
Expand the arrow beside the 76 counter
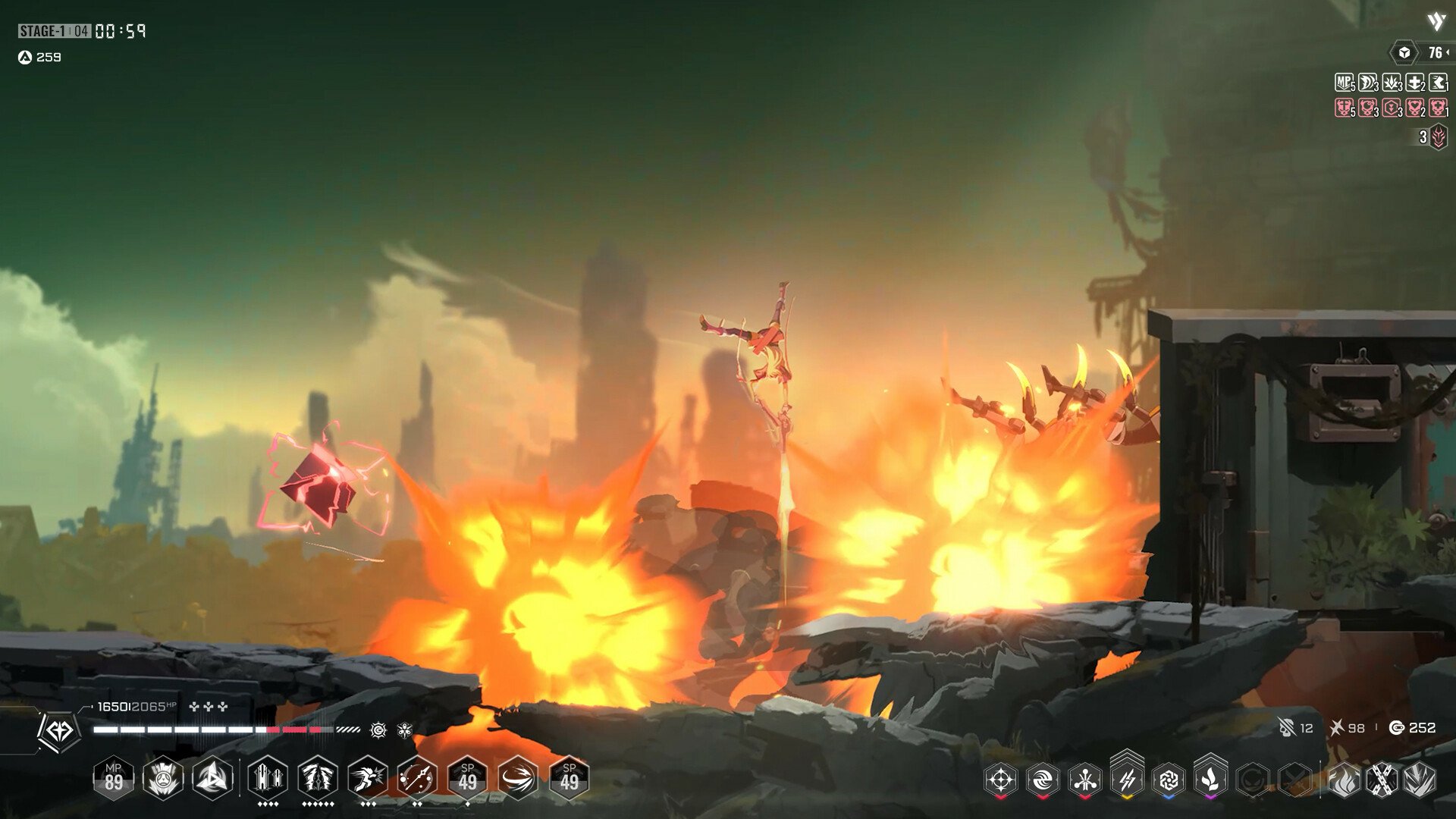[1448, 53]
